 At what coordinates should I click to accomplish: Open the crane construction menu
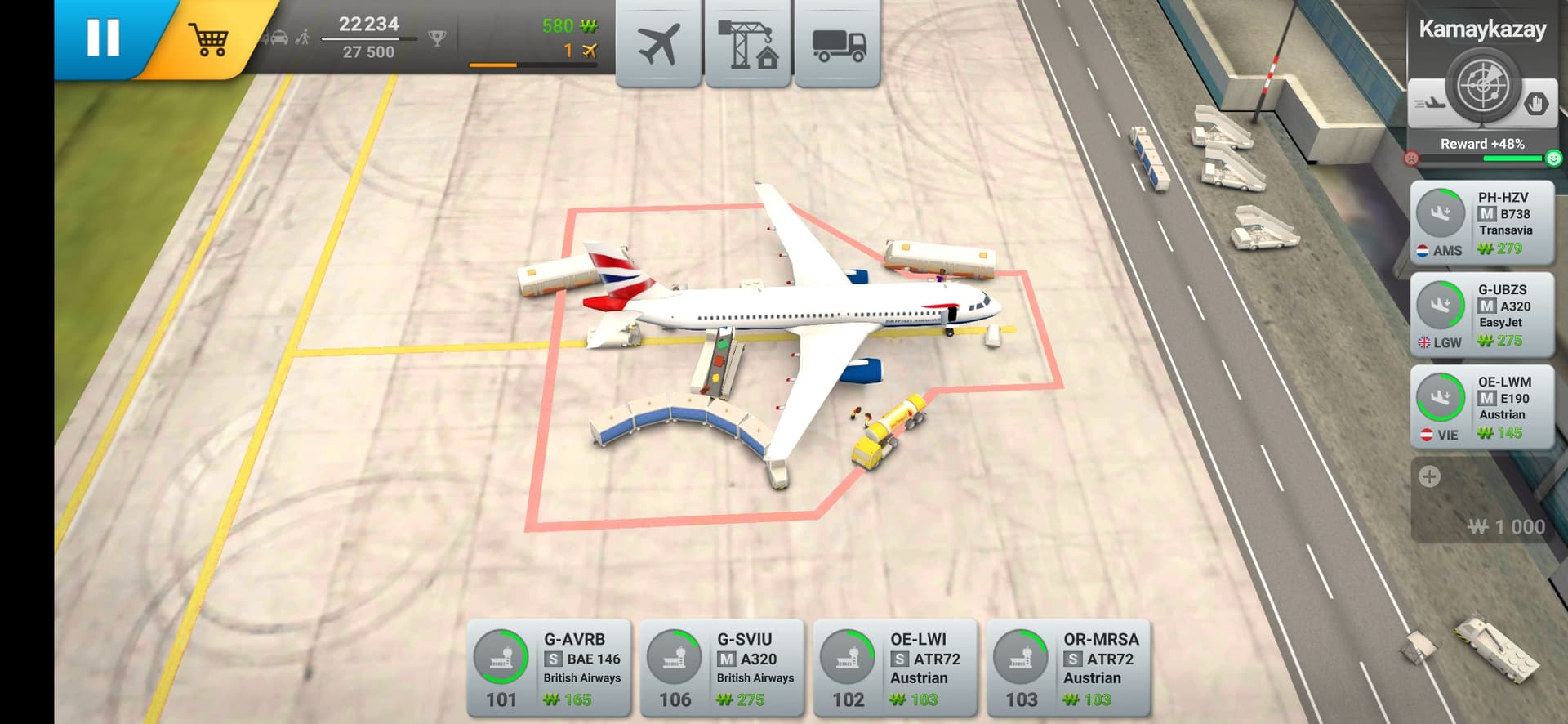point(747,43)
